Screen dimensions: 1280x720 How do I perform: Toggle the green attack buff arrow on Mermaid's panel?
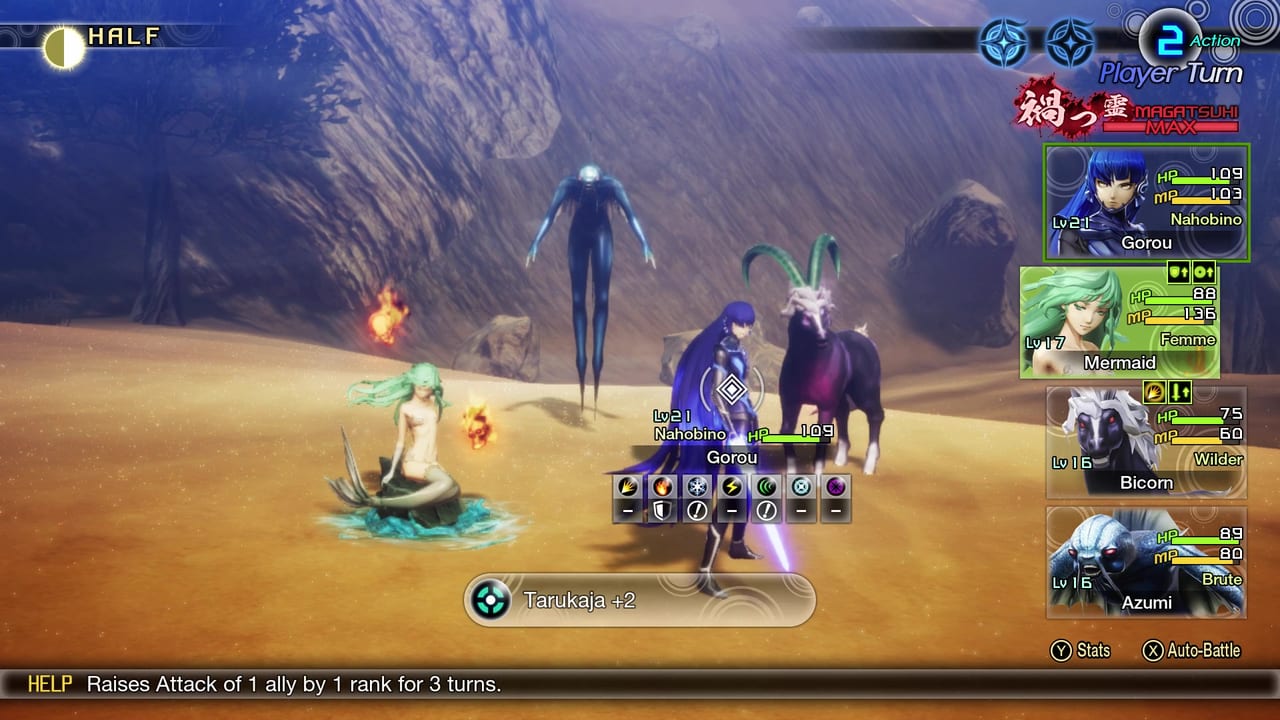1203,272
